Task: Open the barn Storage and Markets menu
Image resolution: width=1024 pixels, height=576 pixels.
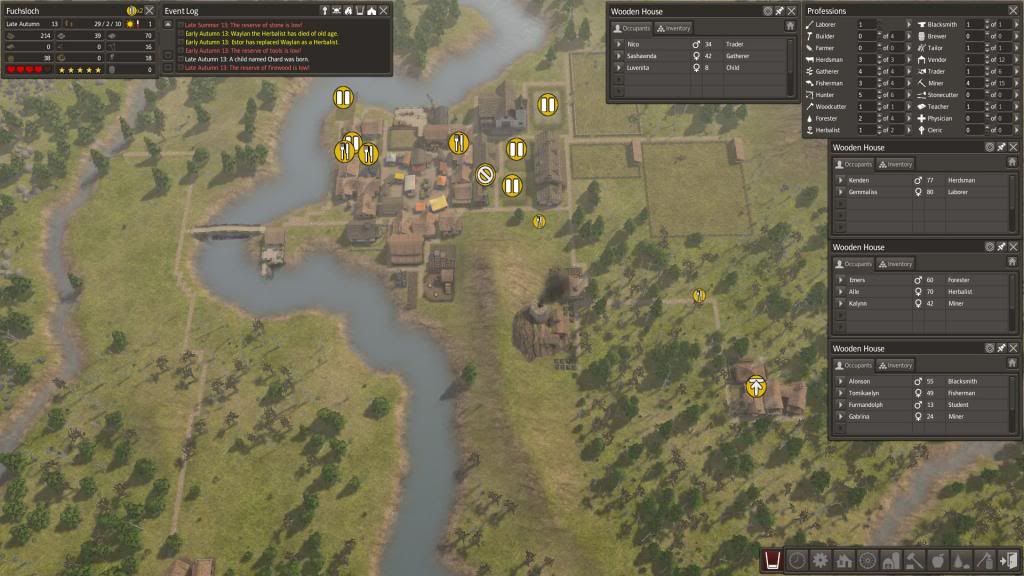Action: click(x=890, y=561)
